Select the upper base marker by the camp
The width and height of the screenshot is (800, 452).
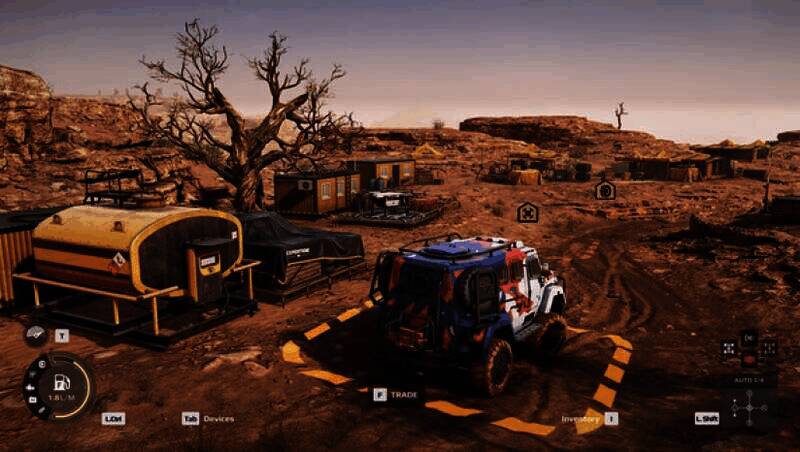605,190
